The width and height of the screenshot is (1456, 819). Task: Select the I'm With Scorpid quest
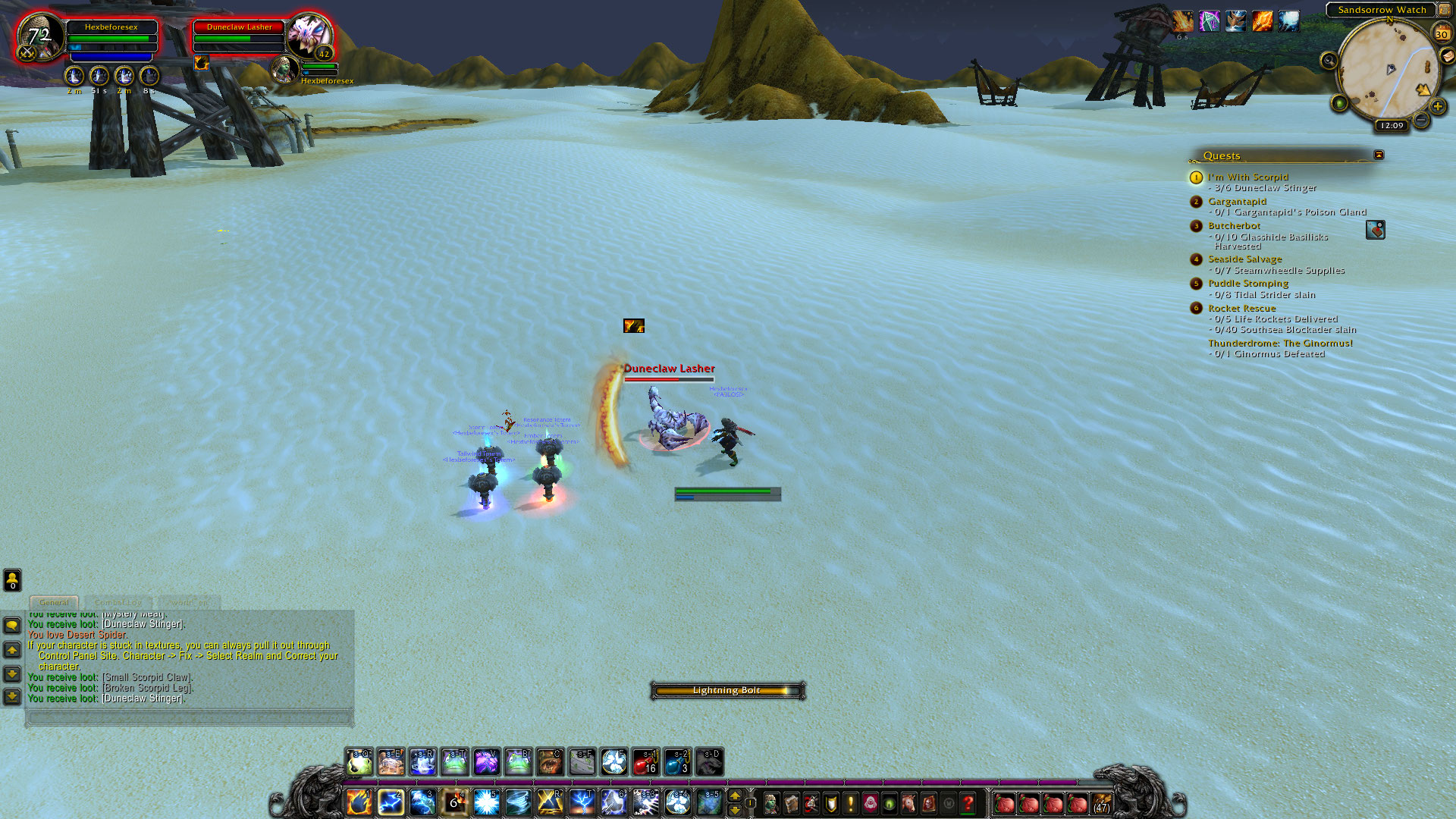(x=1247, y=177)
